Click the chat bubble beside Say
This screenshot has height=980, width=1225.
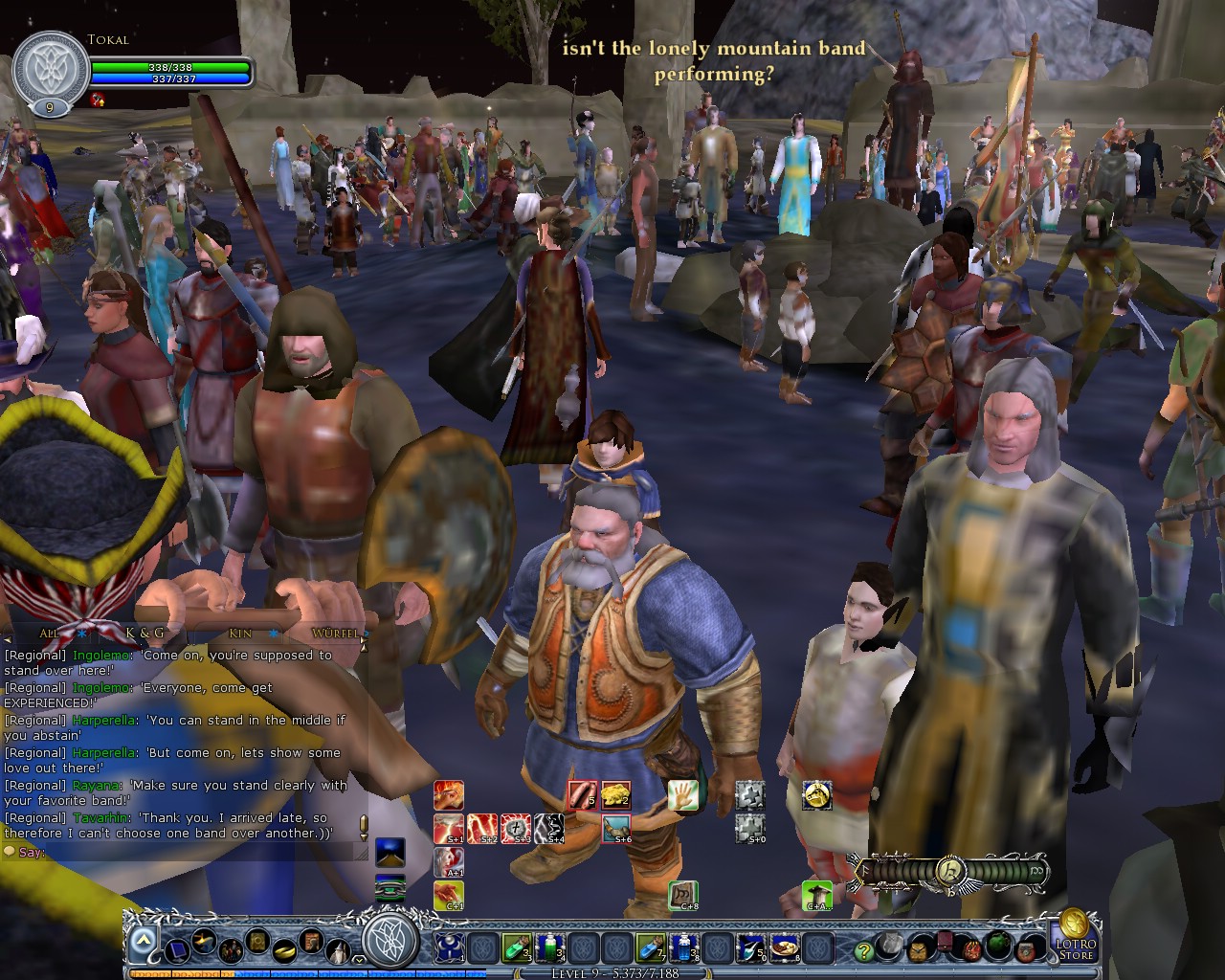(x=10, y=853)
